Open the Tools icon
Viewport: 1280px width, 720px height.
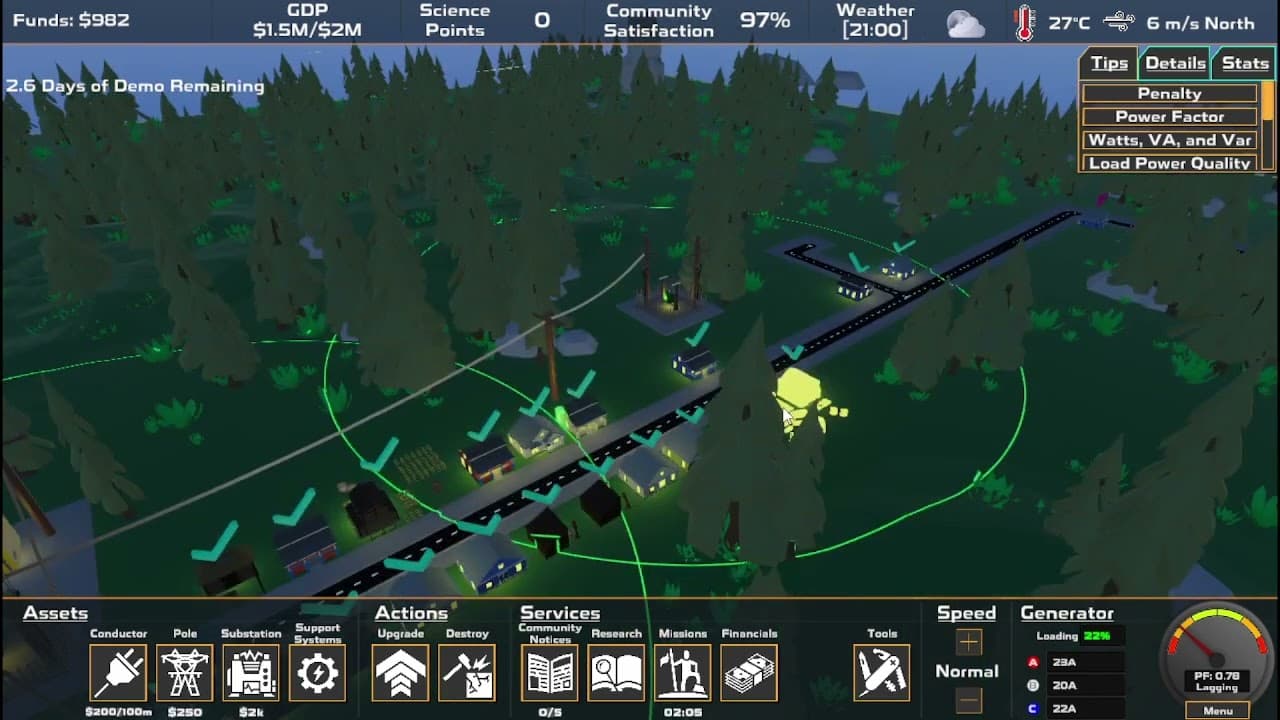pos(882,672)
